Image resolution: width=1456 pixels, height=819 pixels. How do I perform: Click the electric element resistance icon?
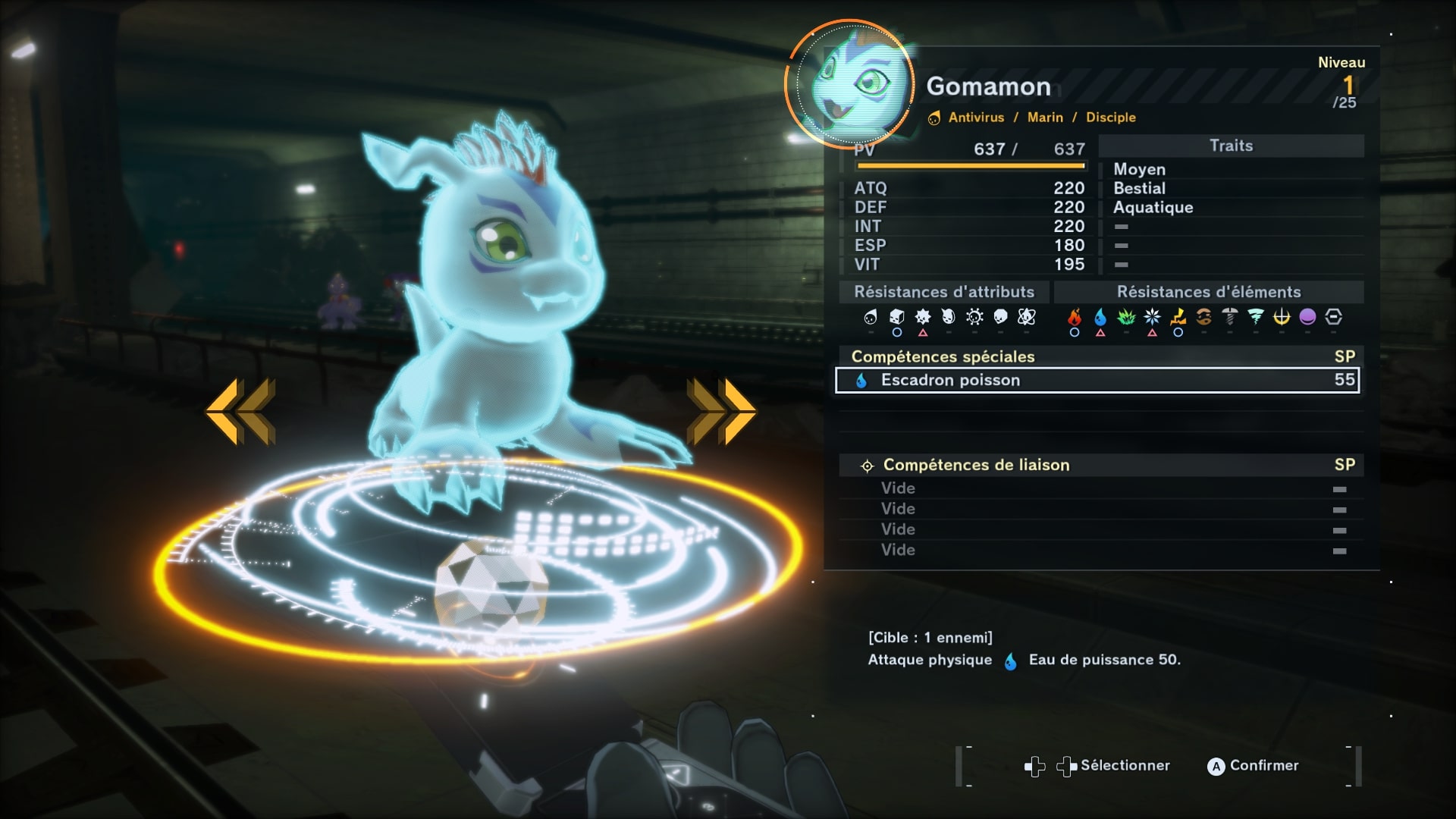(x=1176, y=318)
